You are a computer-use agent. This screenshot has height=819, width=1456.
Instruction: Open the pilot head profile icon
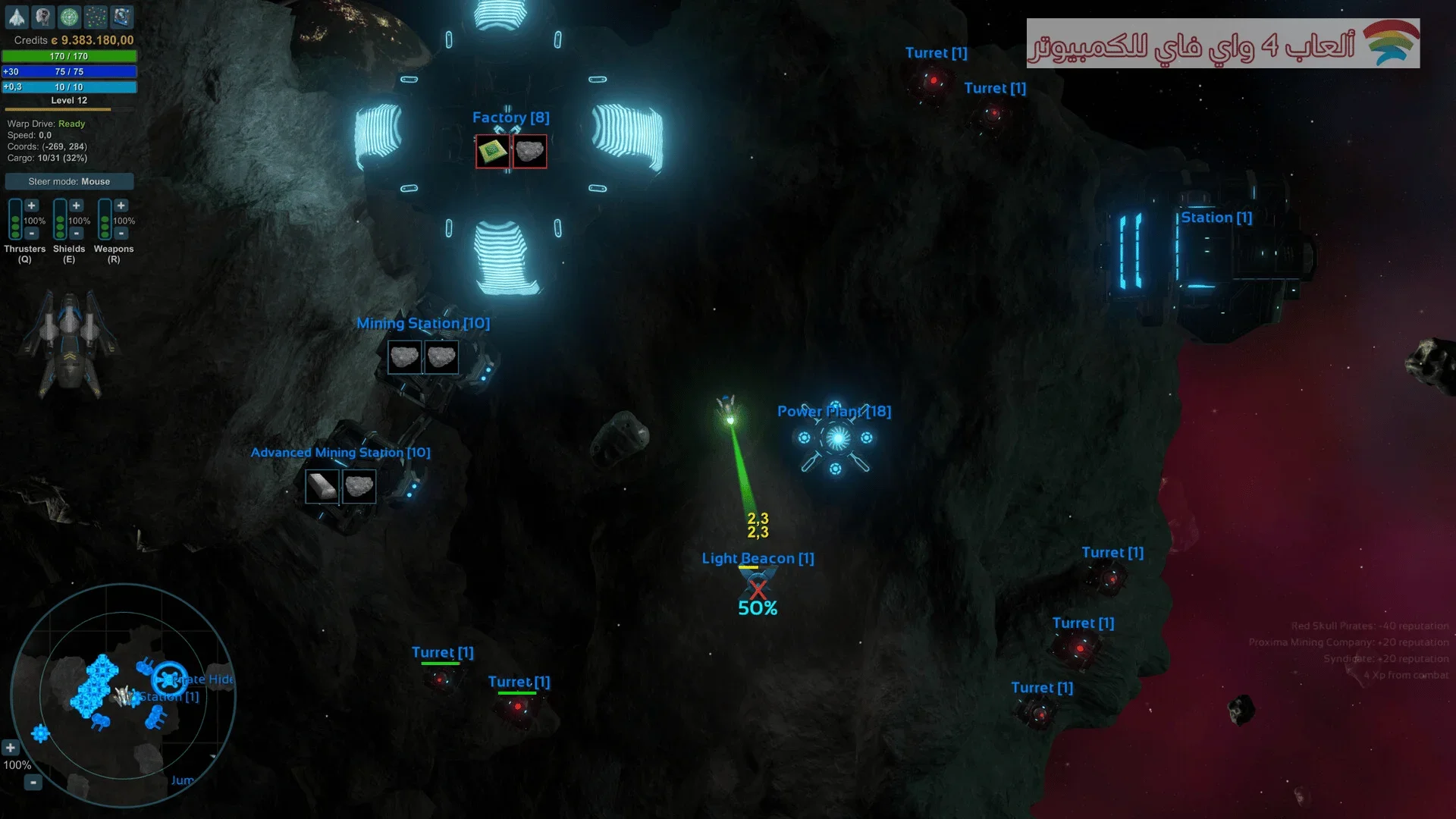(x=43, y=17)
